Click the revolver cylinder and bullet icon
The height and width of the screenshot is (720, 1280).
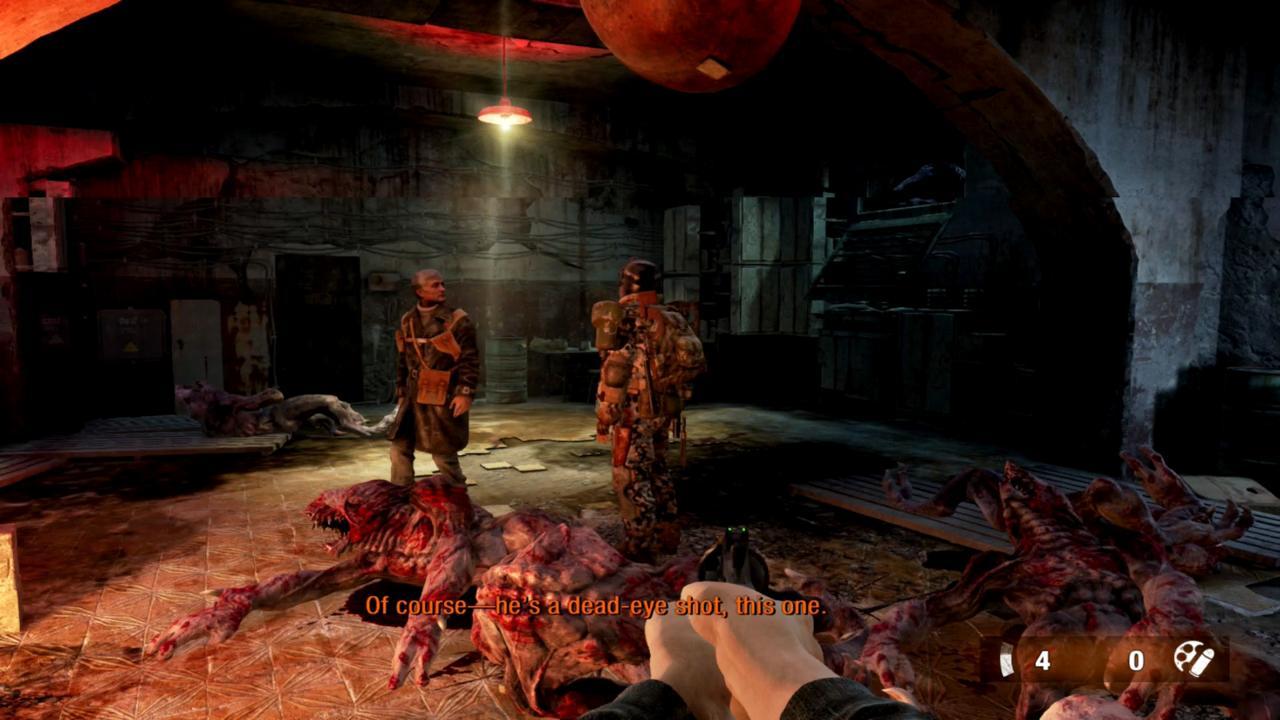(x=1193, y=659)
